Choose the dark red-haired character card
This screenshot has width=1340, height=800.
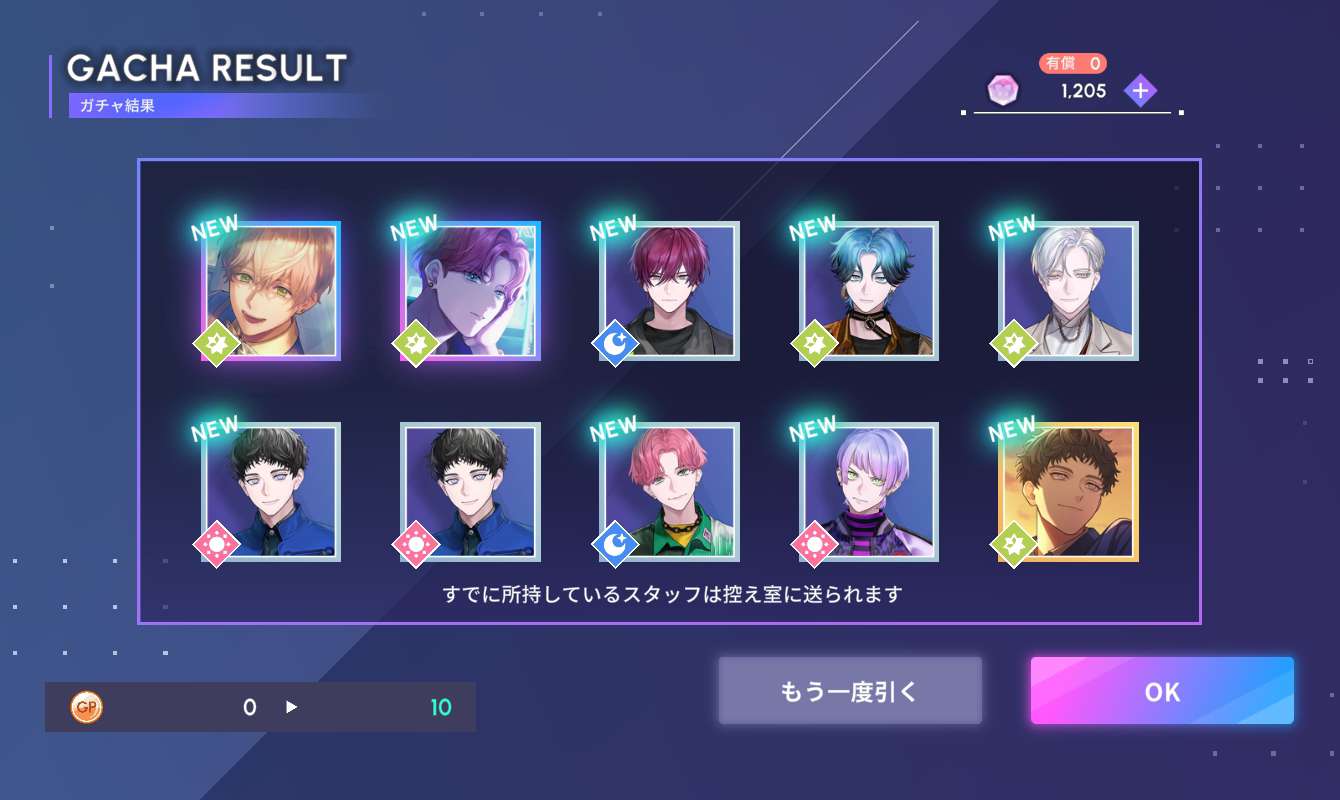[x=670, y=291]
